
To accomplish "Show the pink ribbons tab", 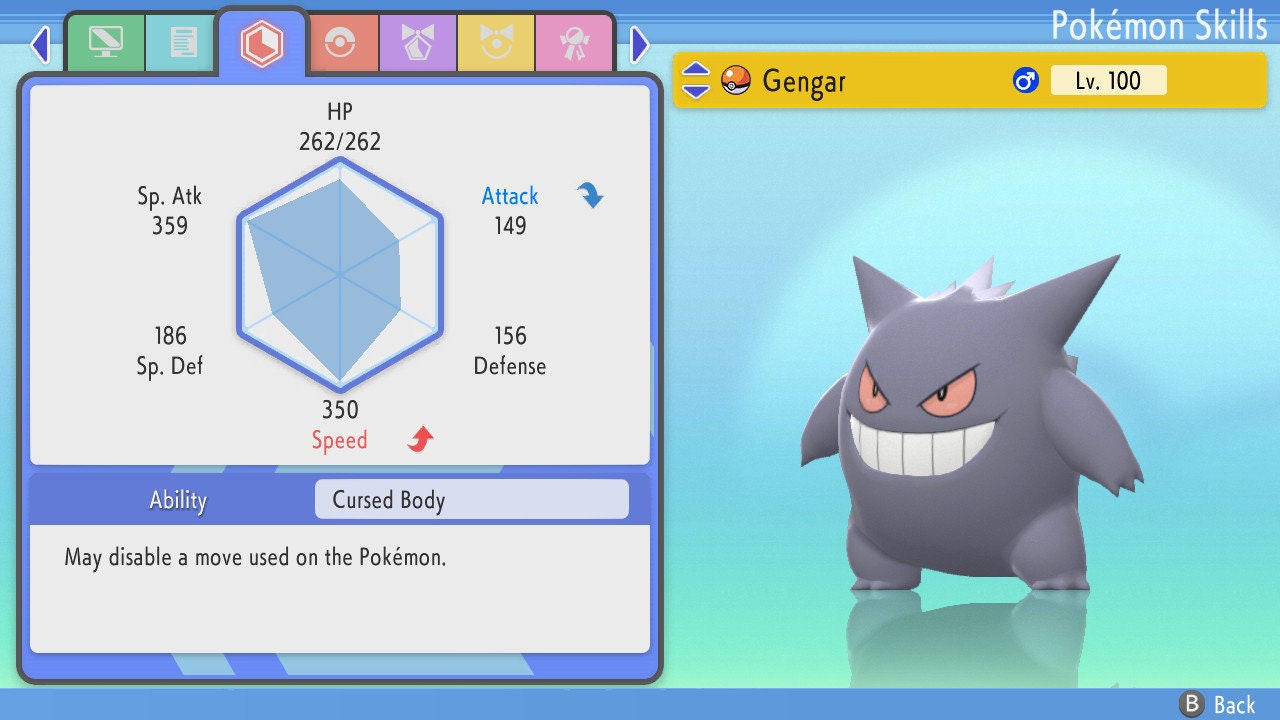I will click(574, 43).
